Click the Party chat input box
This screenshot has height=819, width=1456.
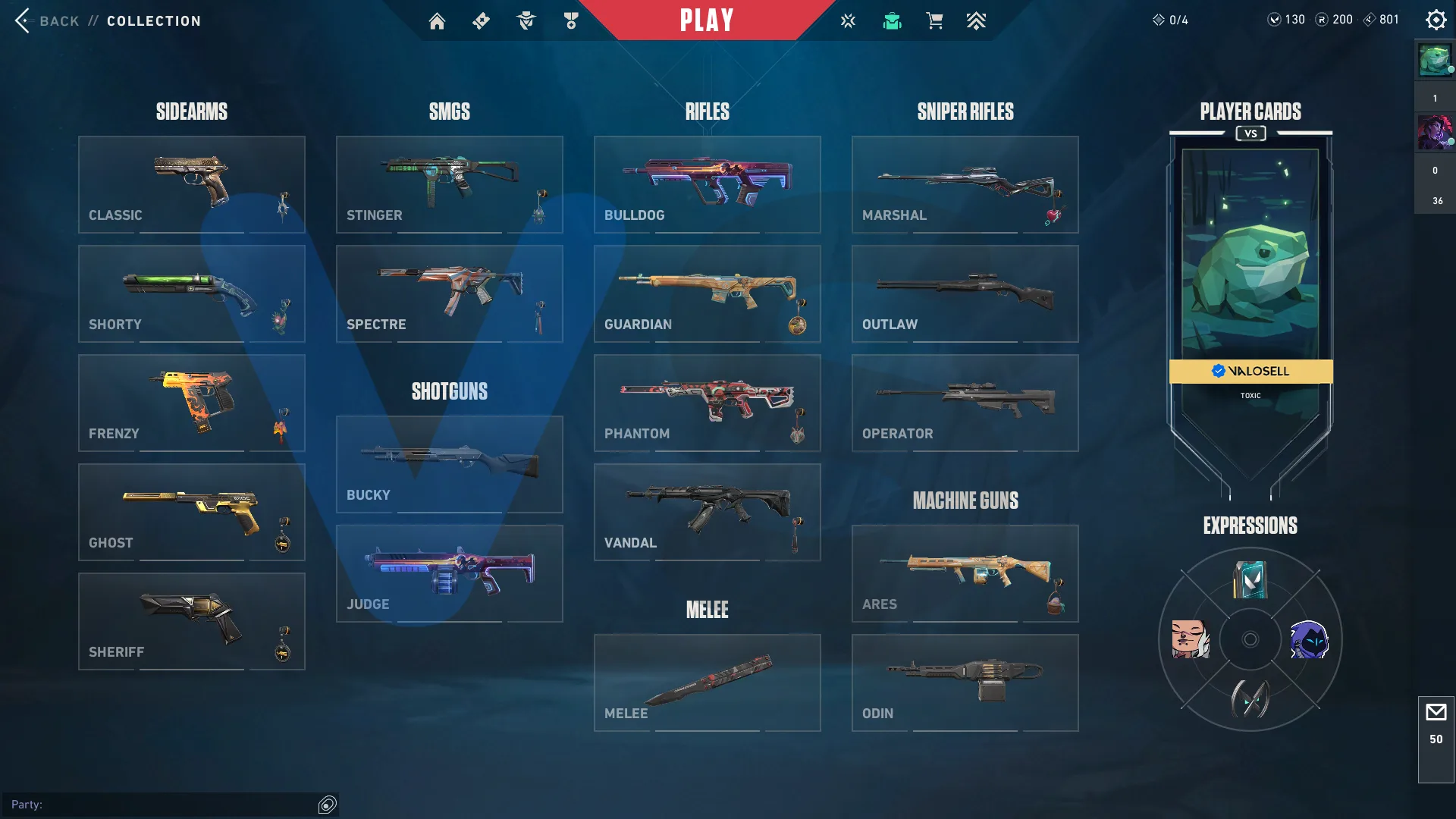click(x=163, y=805)
